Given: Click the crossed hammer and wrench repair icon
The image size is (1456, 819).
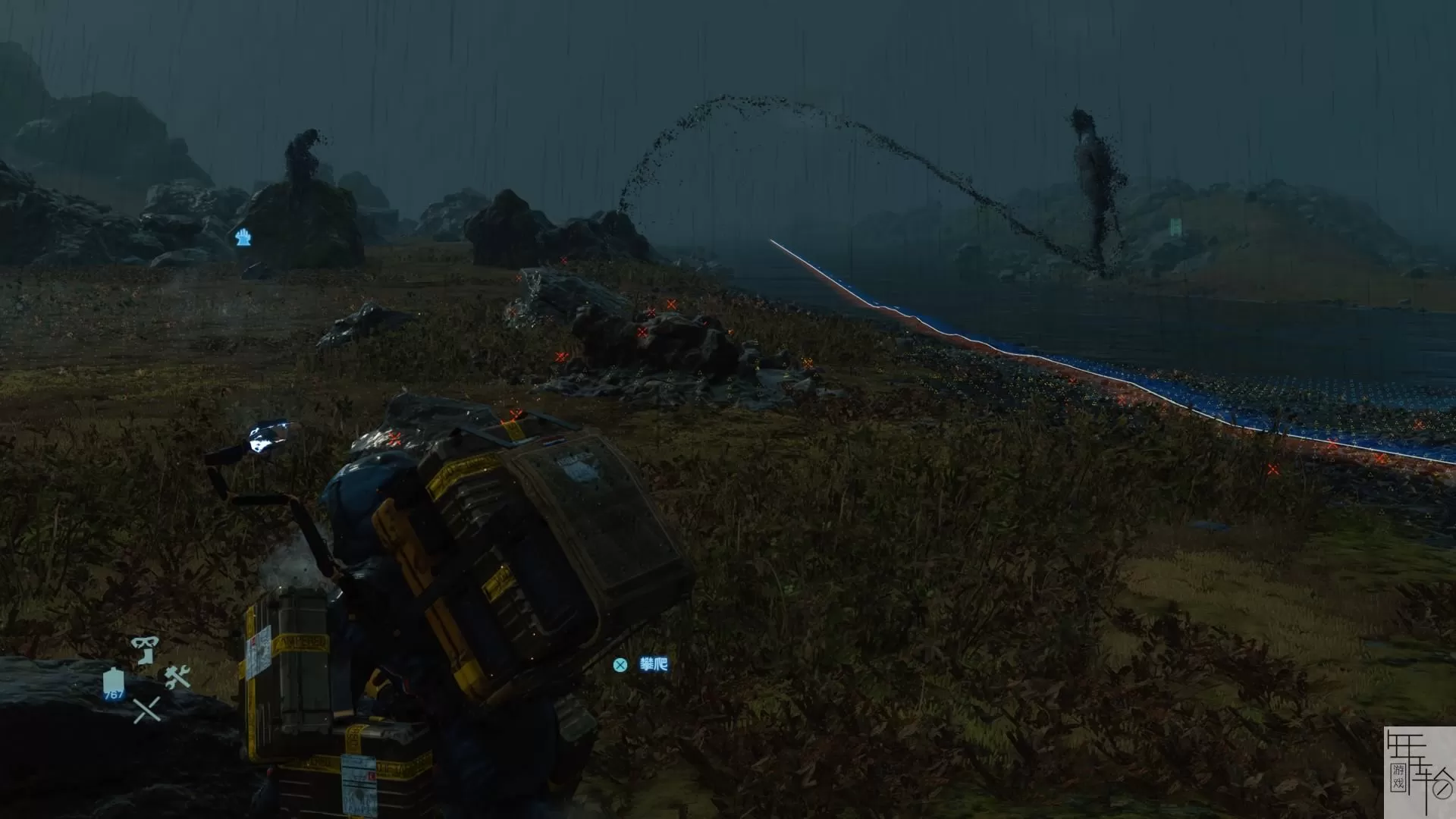Looking at the screenshot, I should (177, 676).
